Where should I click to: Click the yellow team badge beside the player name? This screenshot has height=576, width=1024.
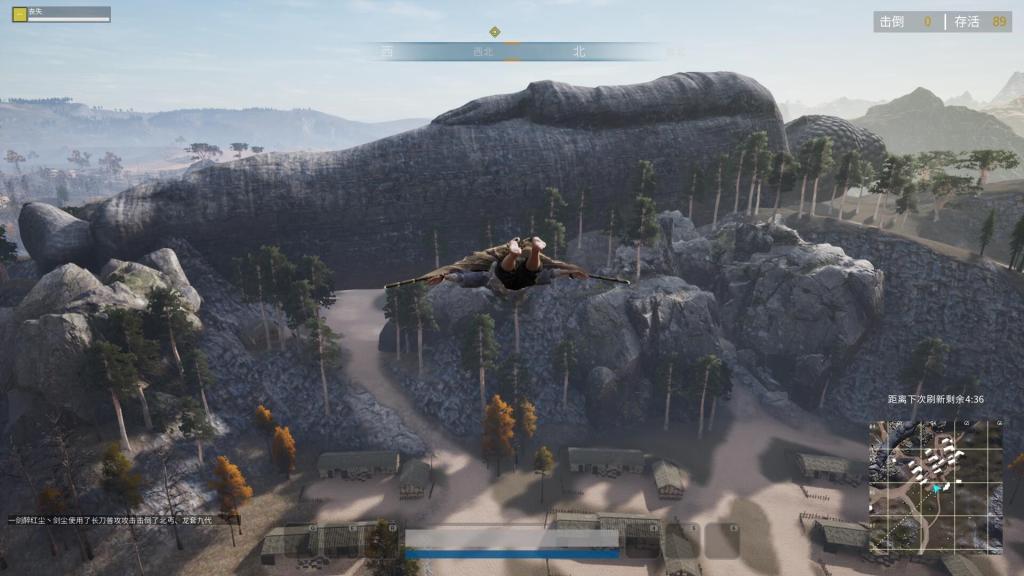[x=19, y=13]
